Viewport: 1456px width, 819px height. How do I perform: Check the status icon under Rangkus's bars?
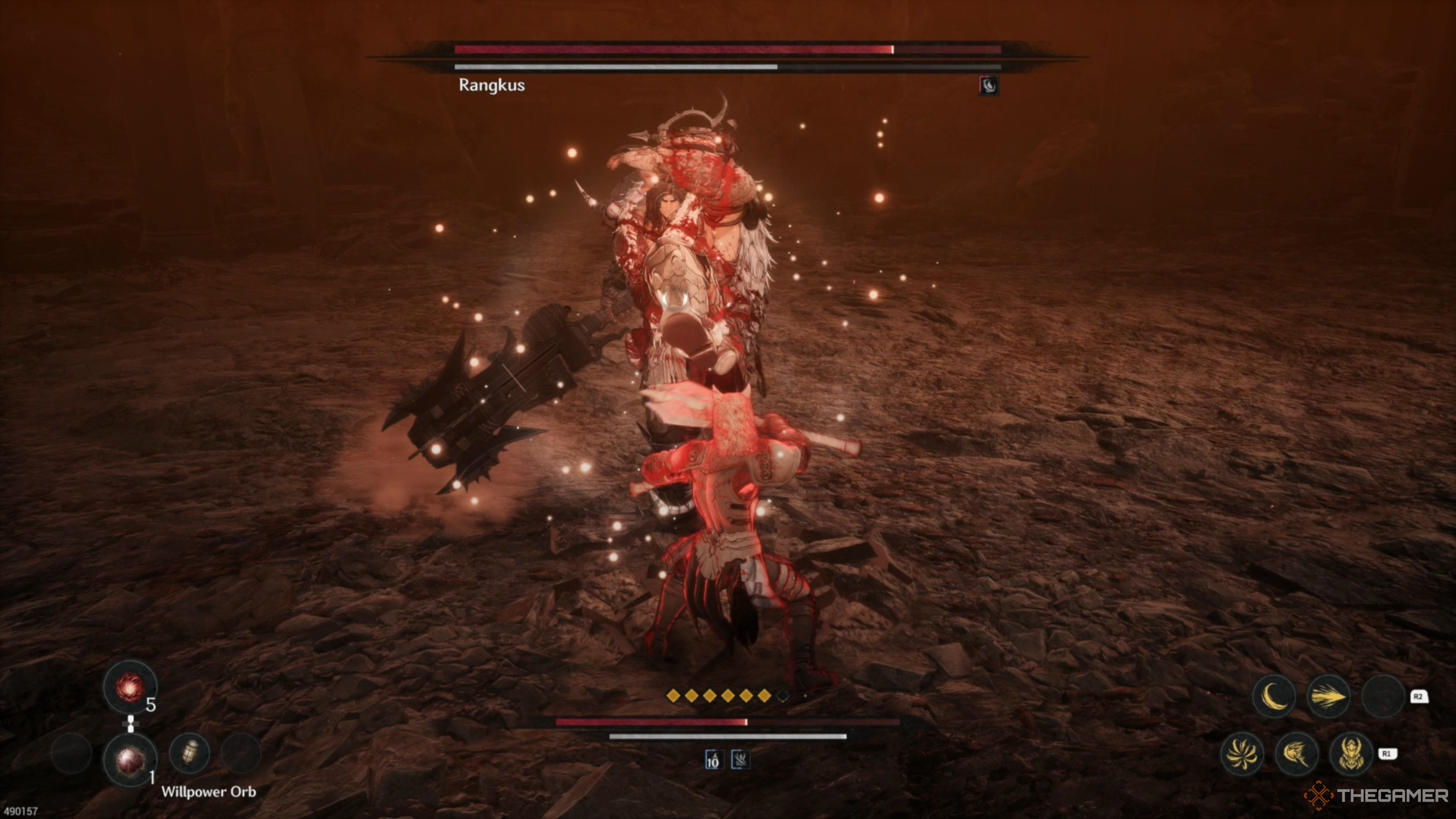click(x=988, y=86)
